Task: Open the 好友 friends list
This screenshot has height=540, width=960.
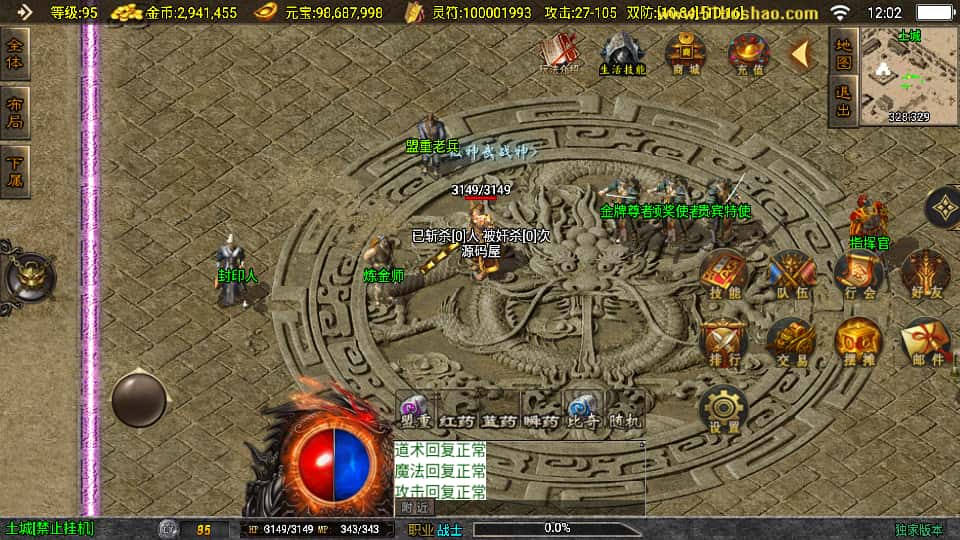Action: (925, 274)
